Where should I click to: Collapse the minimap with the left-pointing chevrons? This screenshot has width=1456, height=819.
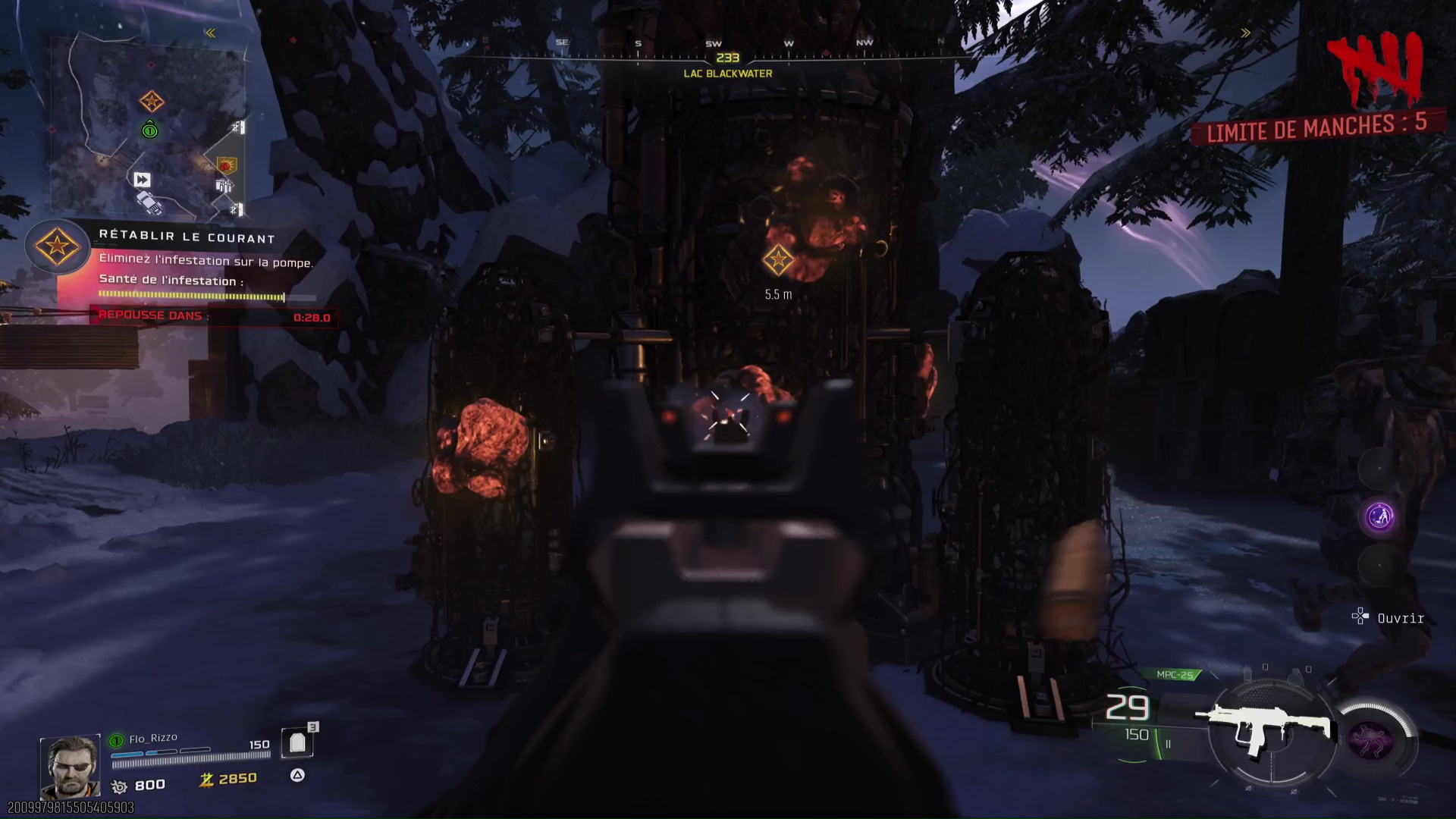(x=210, y=32)
